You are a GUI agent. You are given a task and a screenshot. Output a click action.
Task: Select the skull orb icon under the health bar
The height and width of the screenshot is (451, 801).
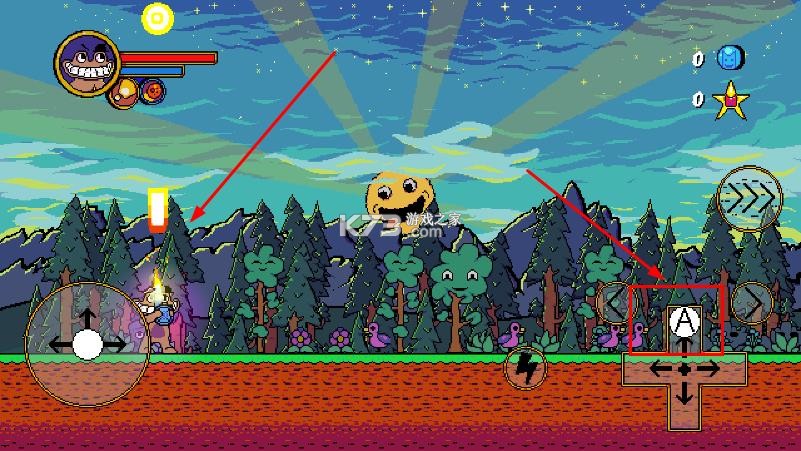(154, 92)
